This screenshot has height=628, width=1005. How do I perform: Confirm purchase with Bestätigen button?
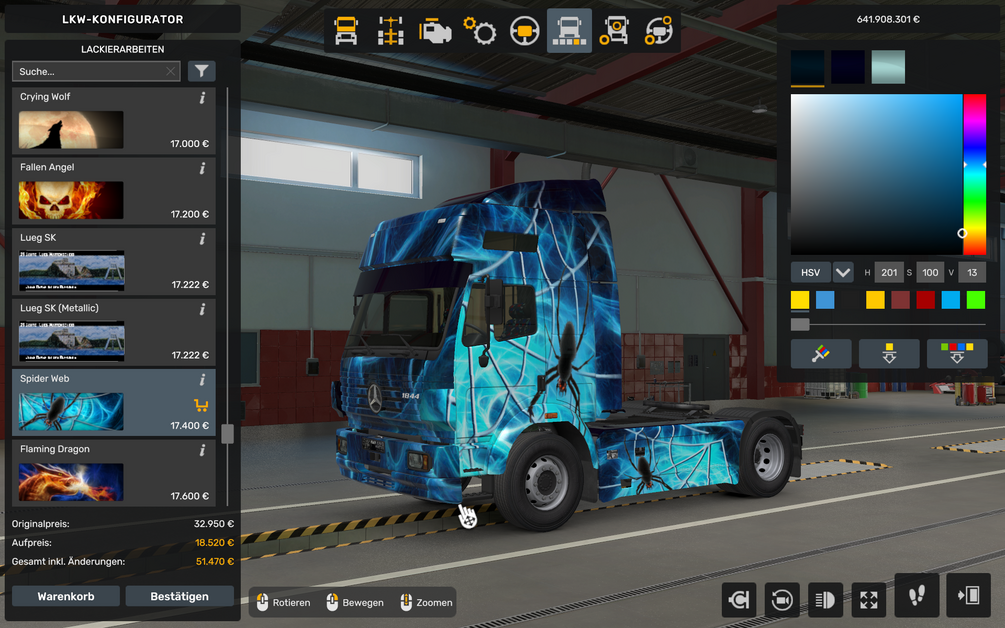179,596
